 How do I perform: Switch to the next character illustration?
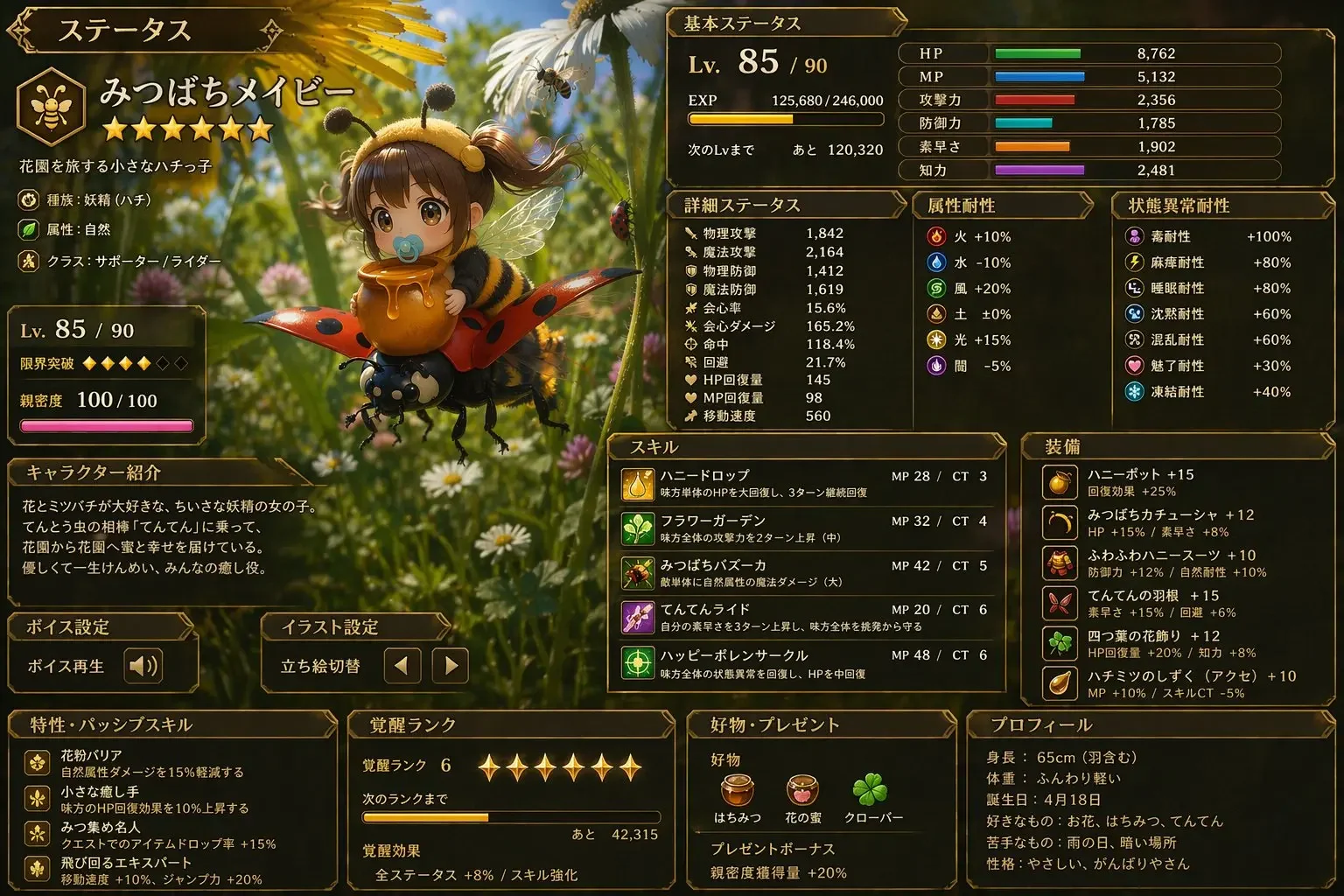451,666
